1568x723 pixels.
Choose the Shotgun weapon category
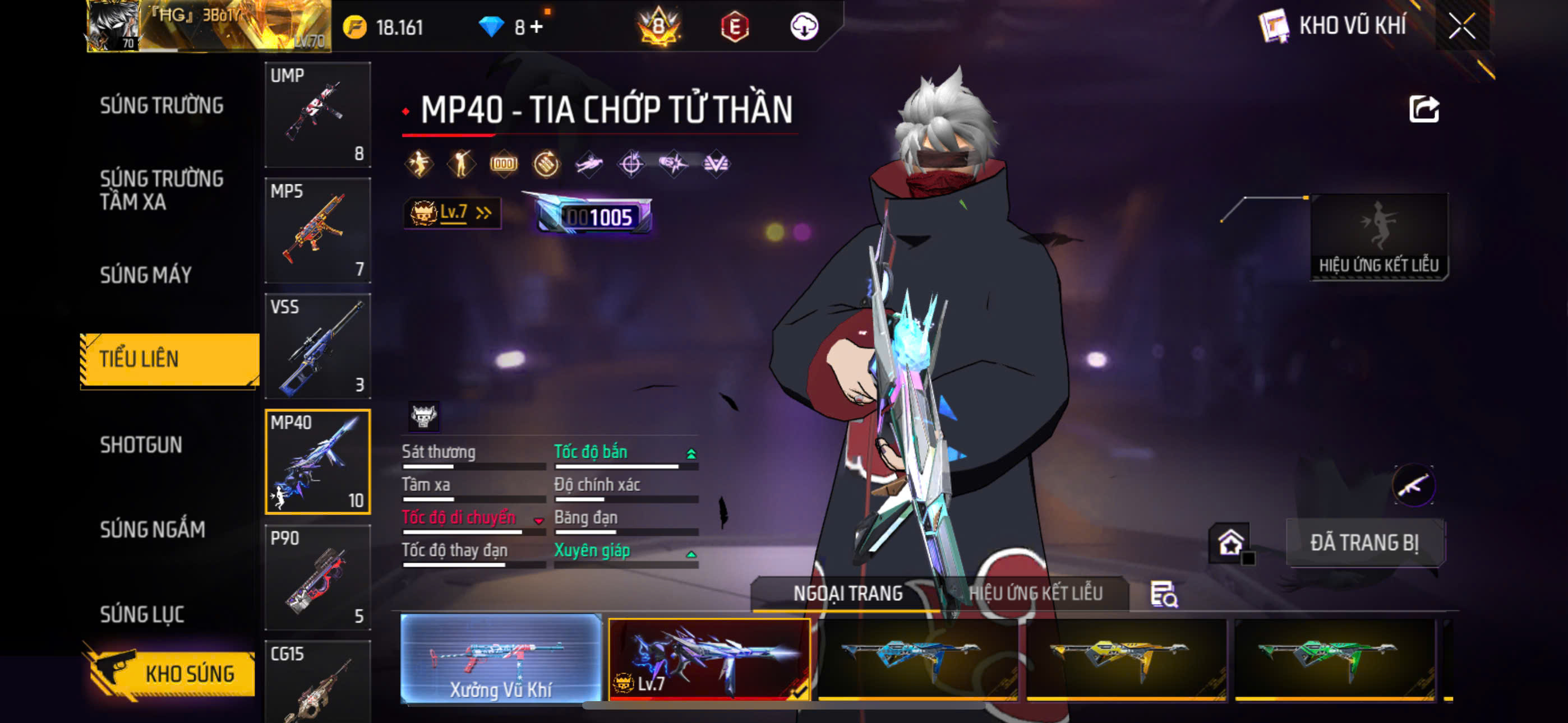click(x=141, y=445)
